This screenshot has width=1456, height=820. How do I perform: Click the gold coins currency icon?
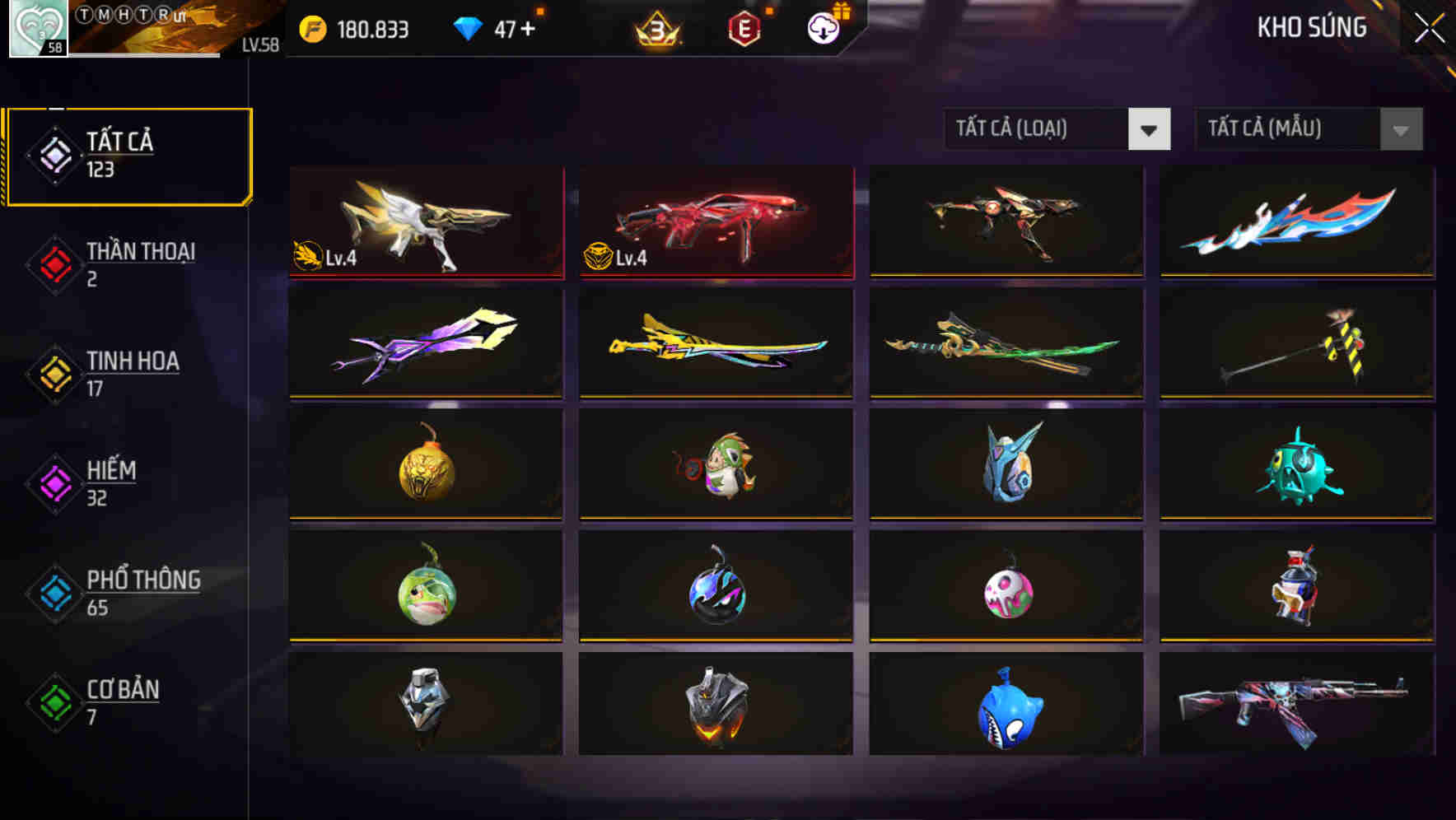tap(311, 27)
